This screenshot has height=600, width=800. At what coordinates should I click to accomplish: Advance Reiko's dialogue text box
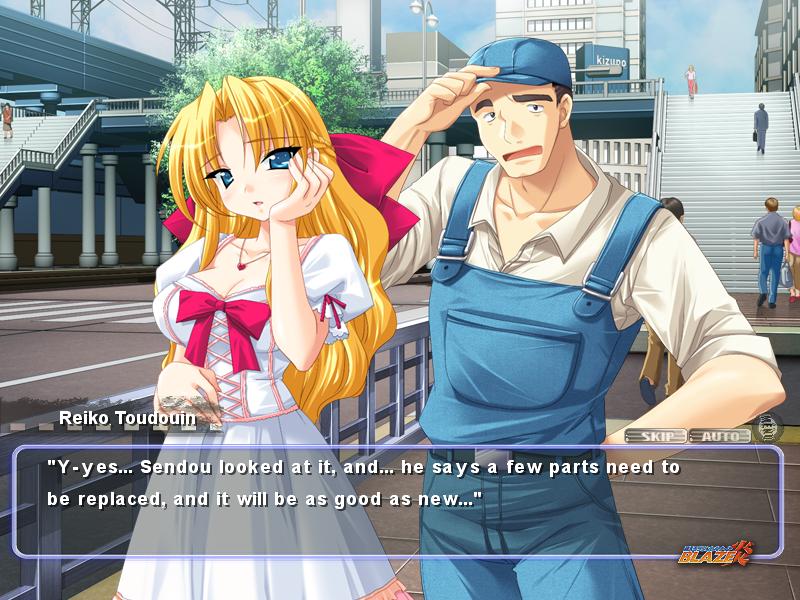(x=398, y=500)
